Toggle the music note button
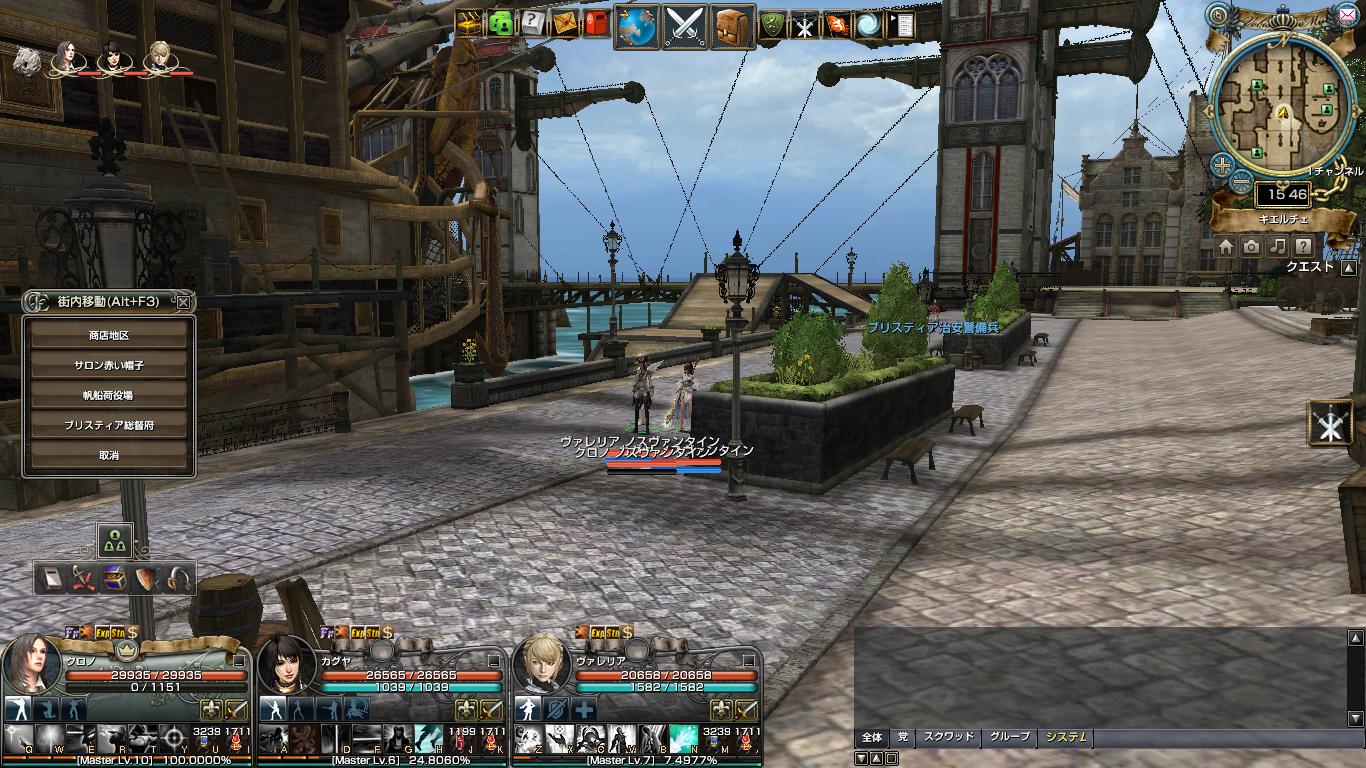The height and width of the screenshot is (768, 1366). coord(1277,246)
